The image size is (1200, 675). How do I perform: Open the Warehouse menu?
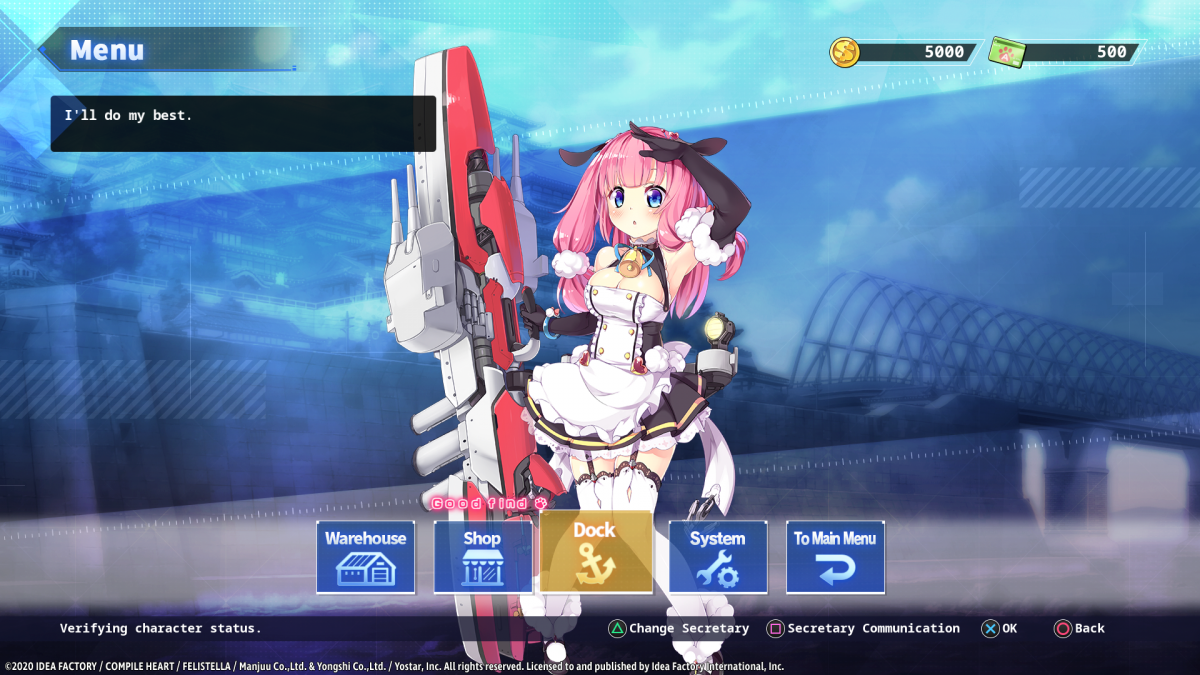pyautogui.click(x=366, y=557)
